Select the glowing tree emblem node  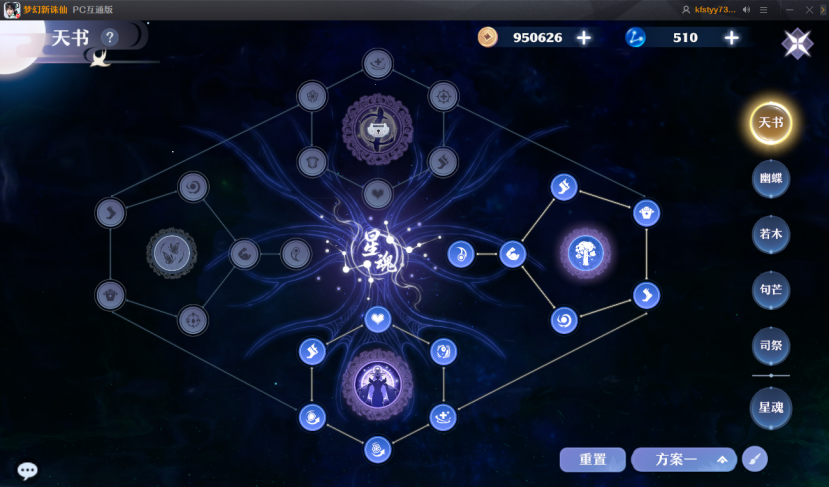[x=585, y=252]
